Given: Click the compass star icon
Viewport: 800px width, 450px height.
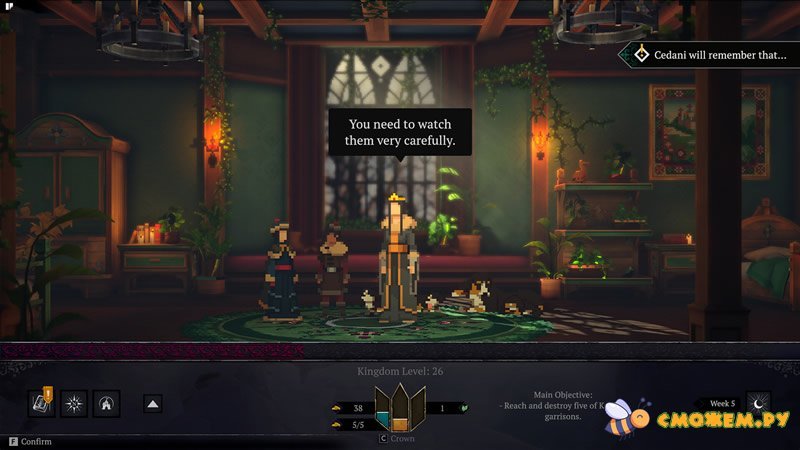Looking at the screenshot, I should 74,403.
